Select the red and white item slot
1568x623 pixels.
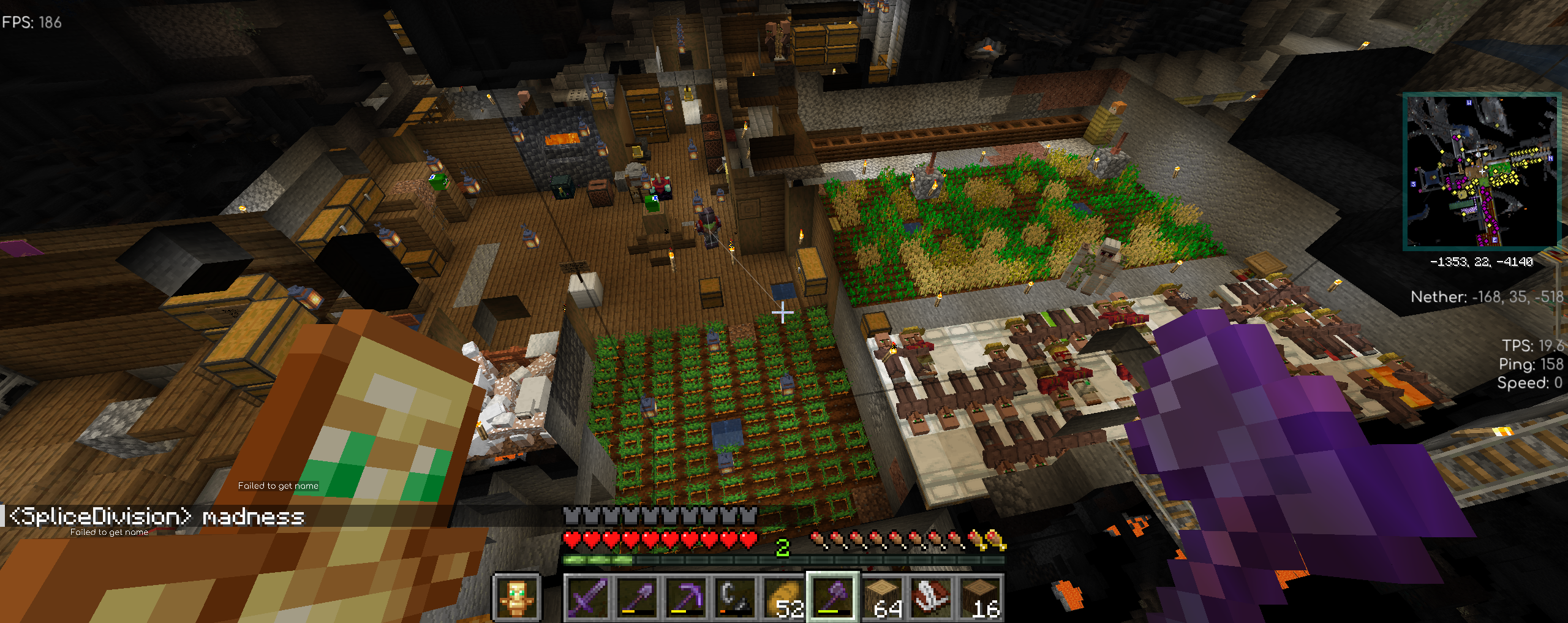930,597
